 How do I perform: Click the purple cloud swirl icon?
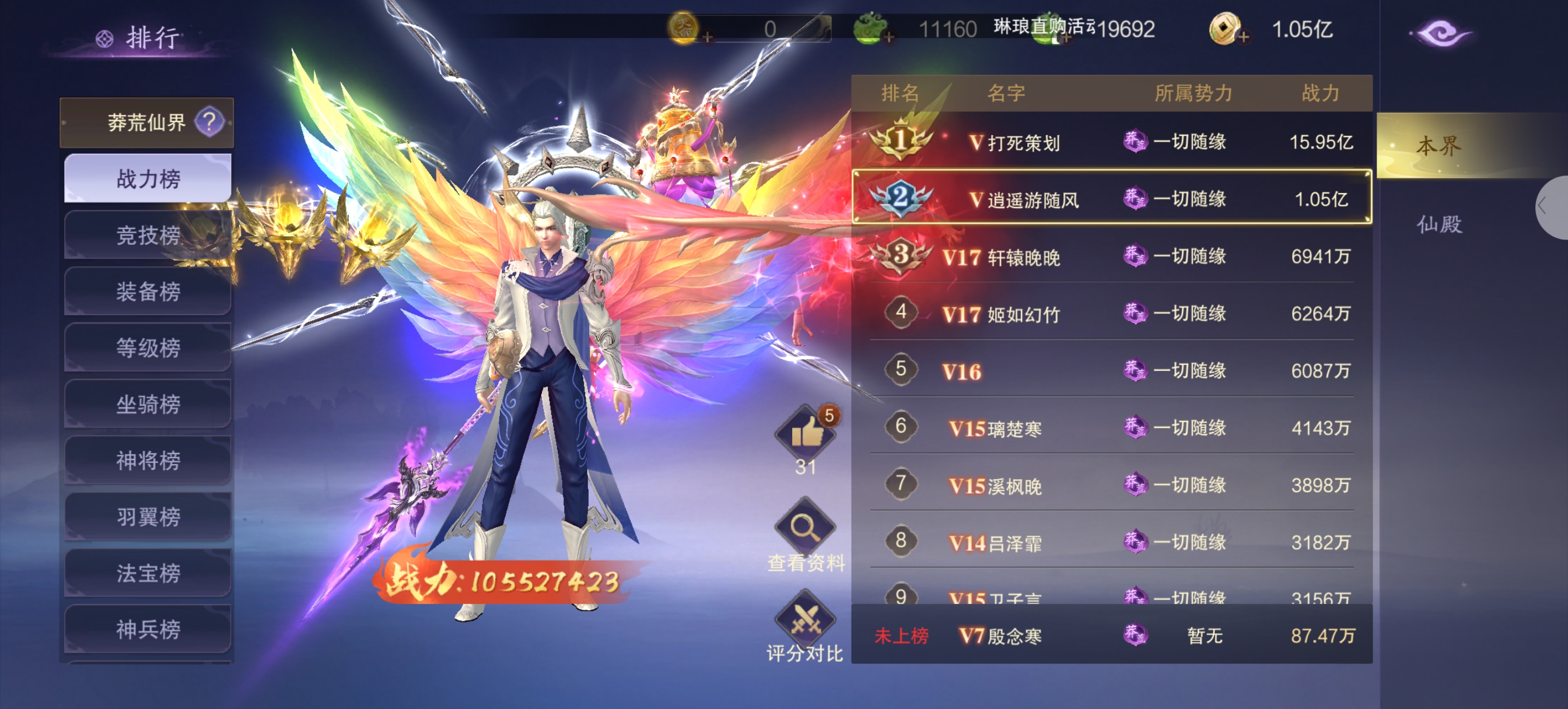[x=1440, y=33]
